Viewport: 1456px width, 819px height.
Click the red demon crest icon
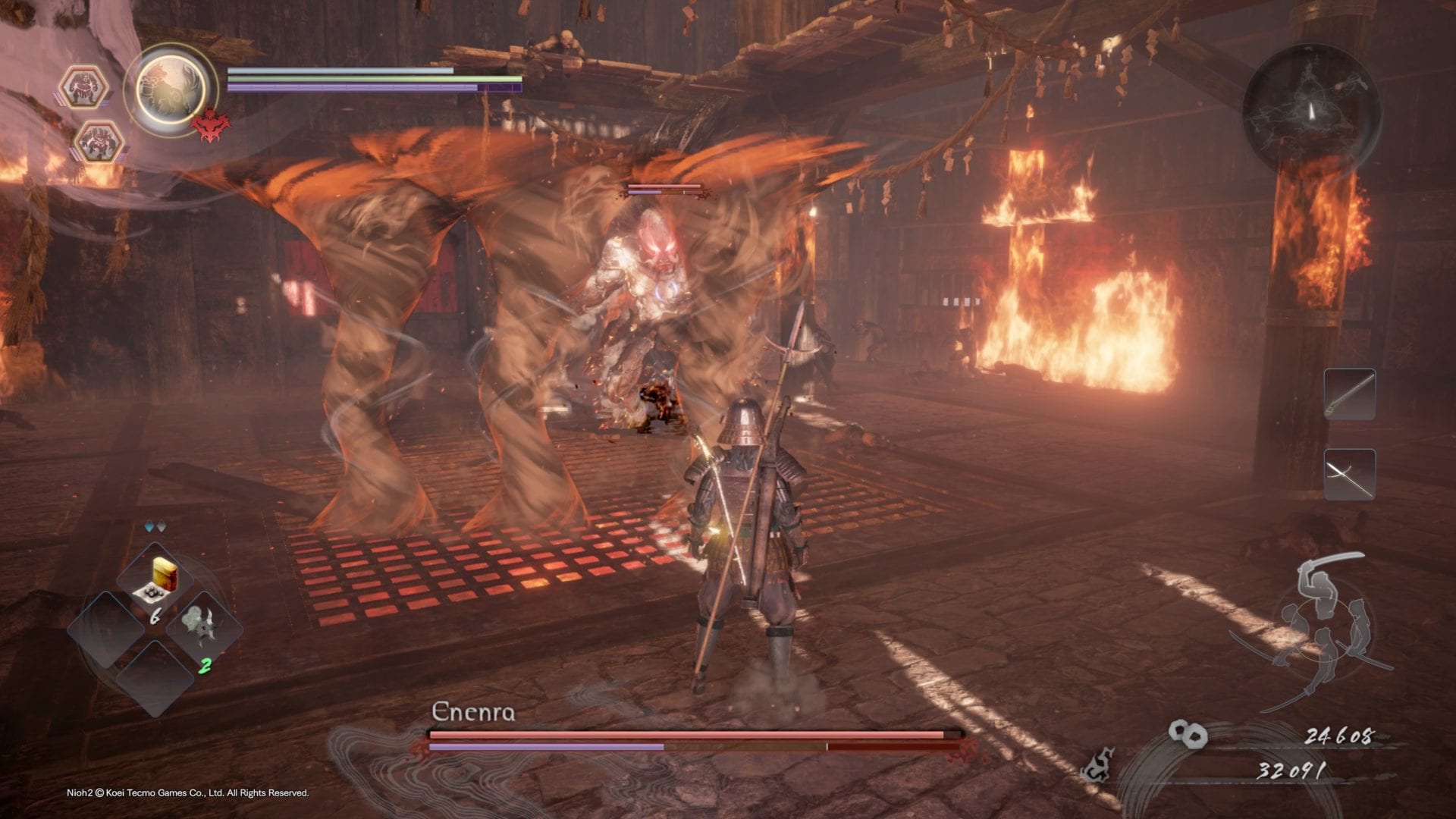click(x=209, y=124)
